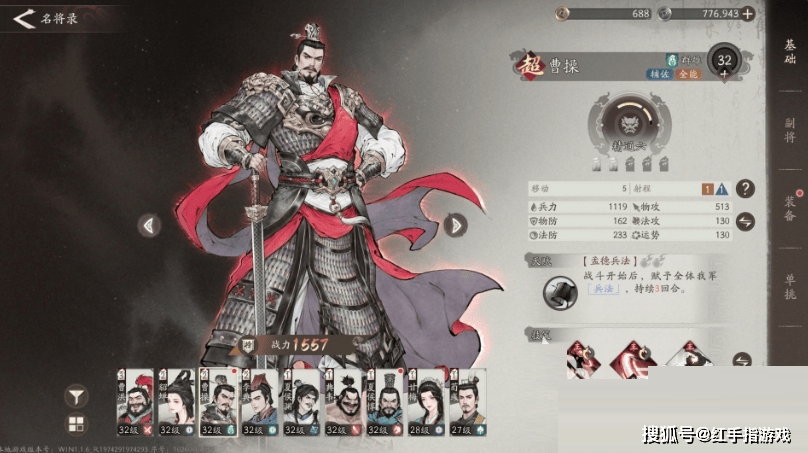The height and width of the screenshot is (453, 808).
Task: Open the hero filter funnel
Action: point(76,395)
